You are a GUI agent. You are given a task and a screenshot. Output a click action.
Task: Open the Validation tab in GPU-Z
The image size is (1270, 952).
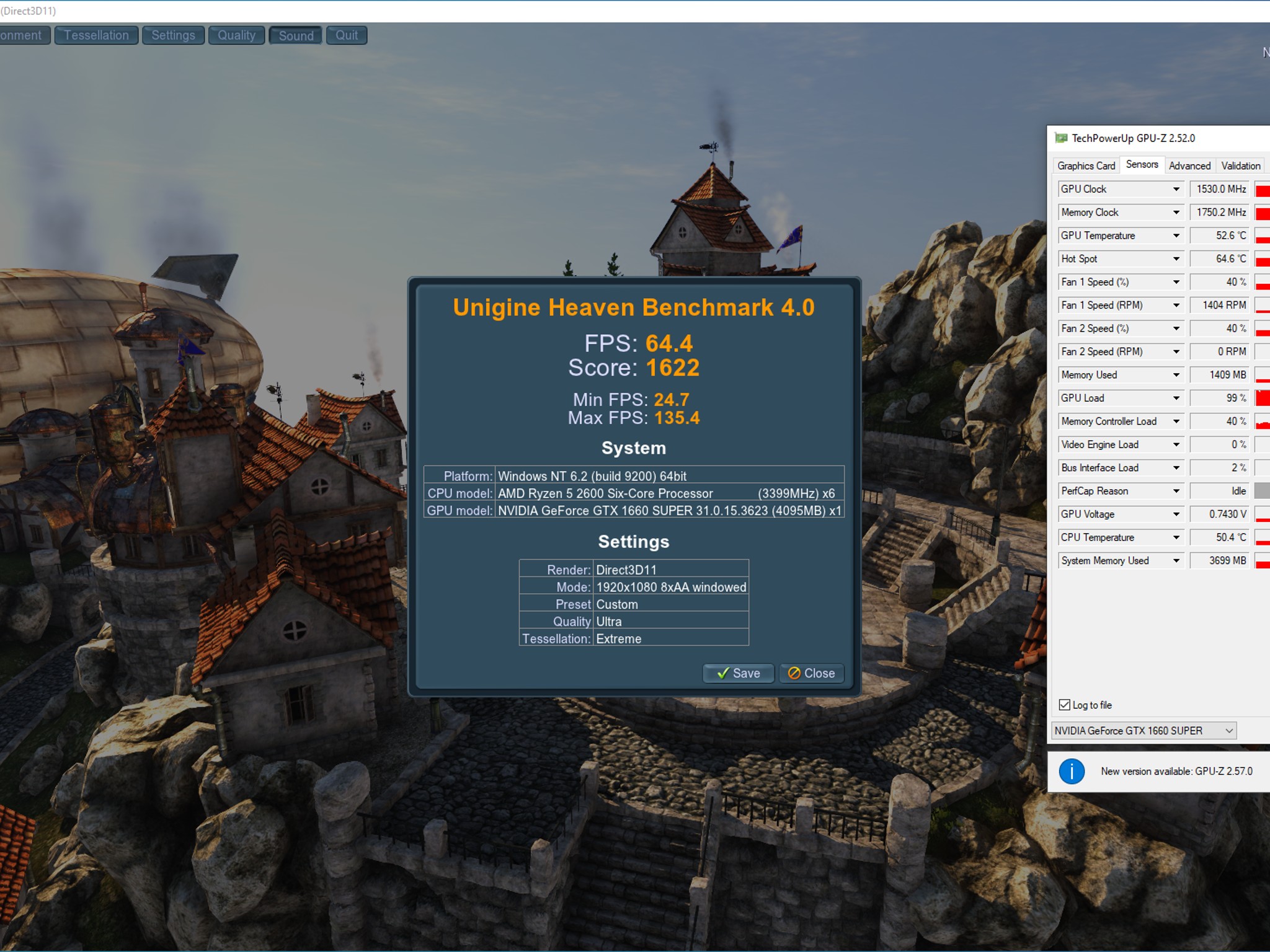click(x=1240, y=165)
